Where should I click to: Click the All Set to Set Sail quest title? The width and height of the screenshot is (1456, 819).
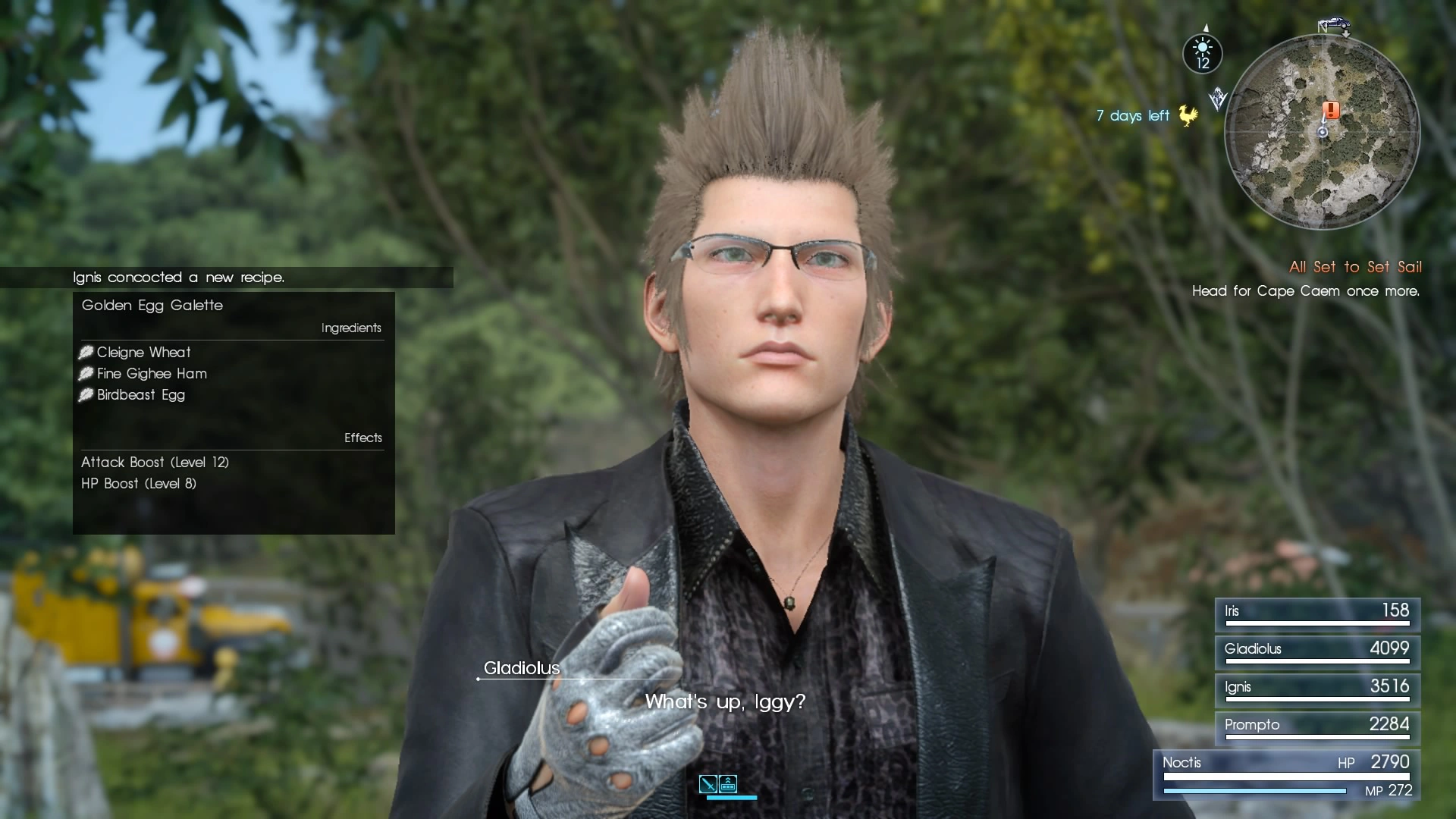(x=1354, y=267)
